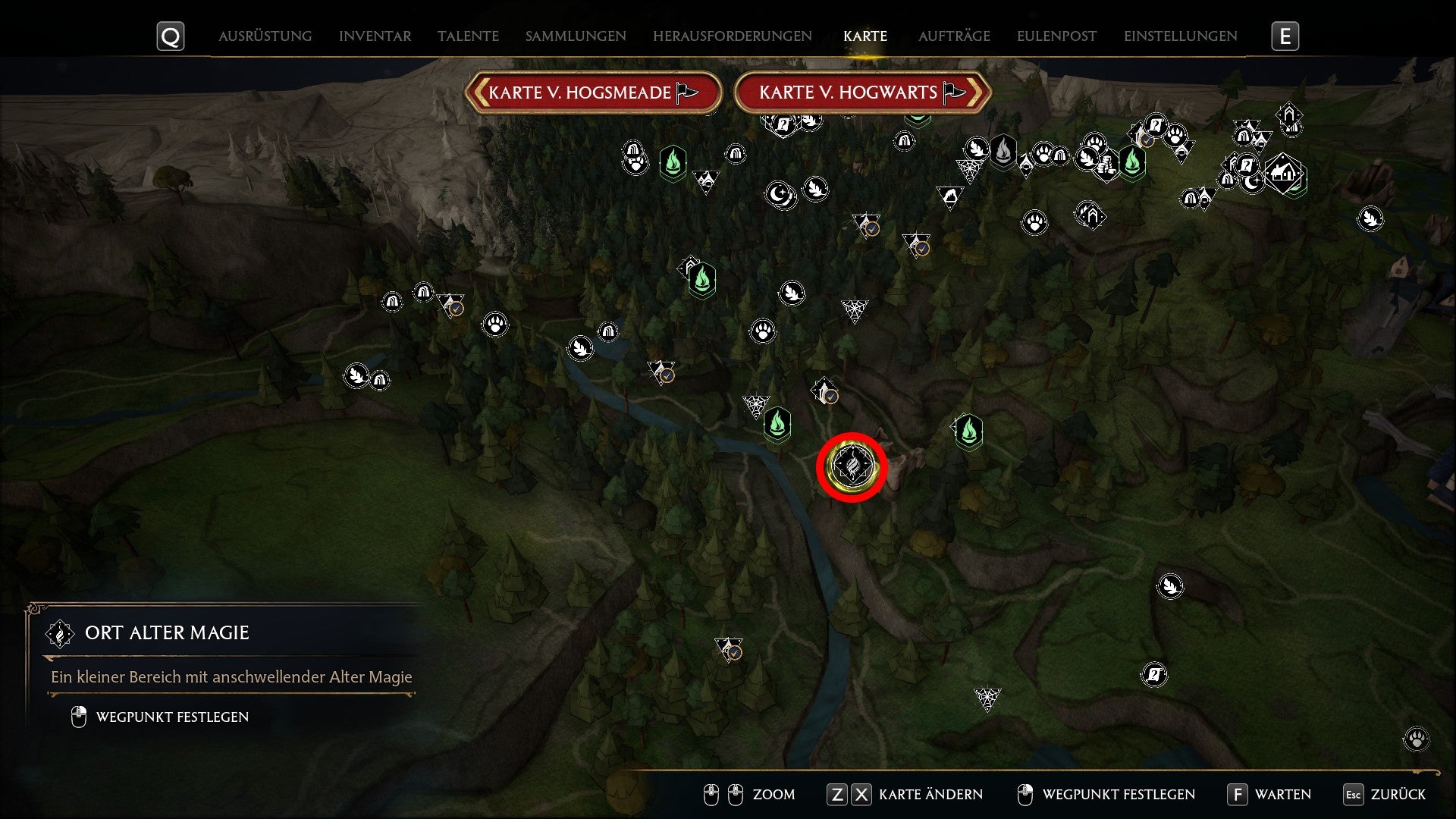1456x819 pixels.
Task: Click the Zoom control in the bottom bar
Action: click(773, 795)
